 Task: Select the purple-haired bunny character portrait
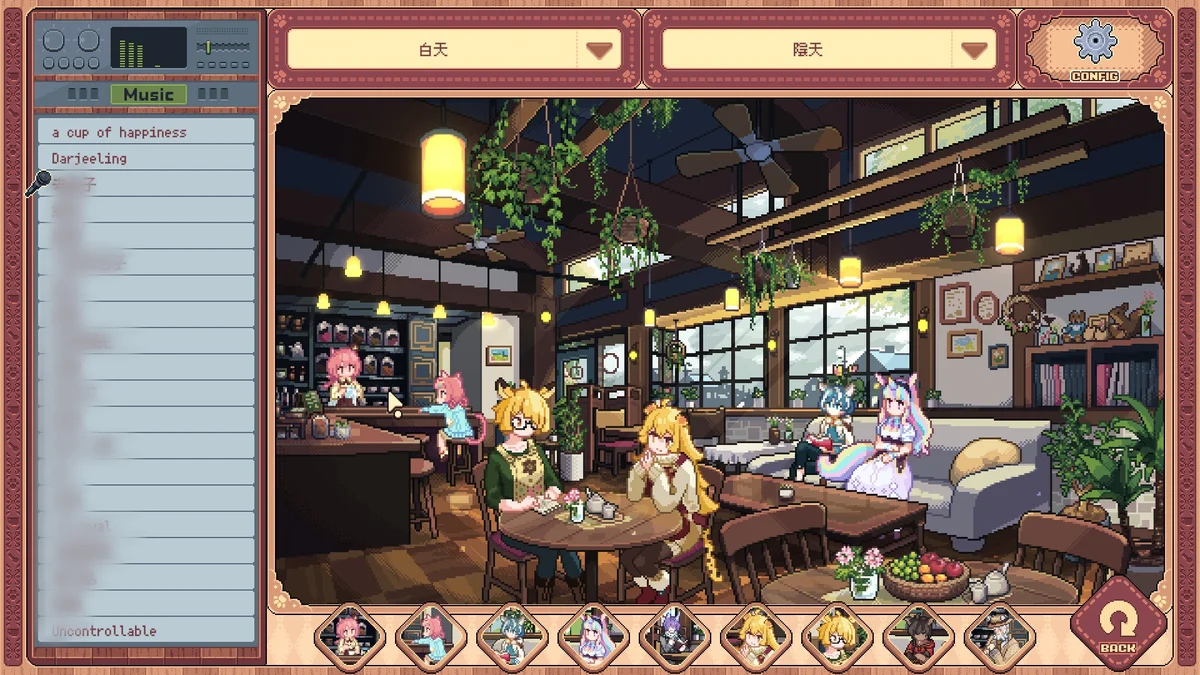click(675, 637)
